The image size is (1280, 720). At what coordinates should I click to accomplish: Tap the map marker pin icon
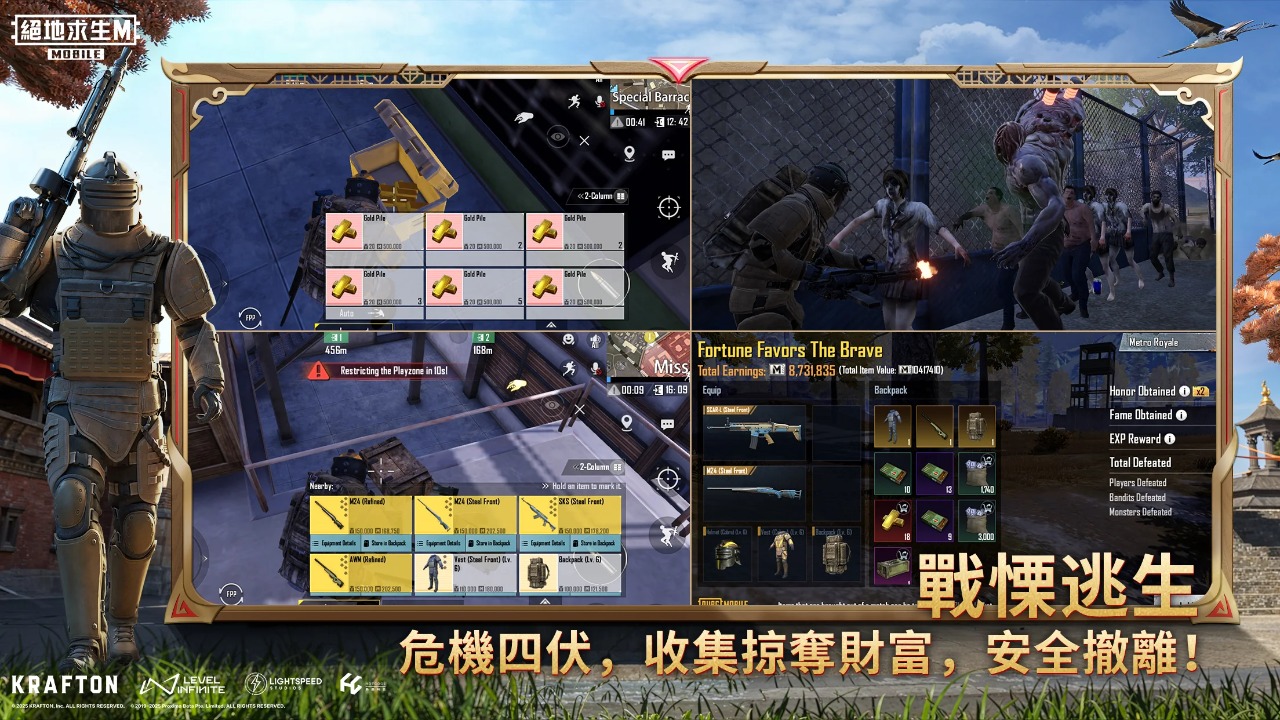coord(629,152)
